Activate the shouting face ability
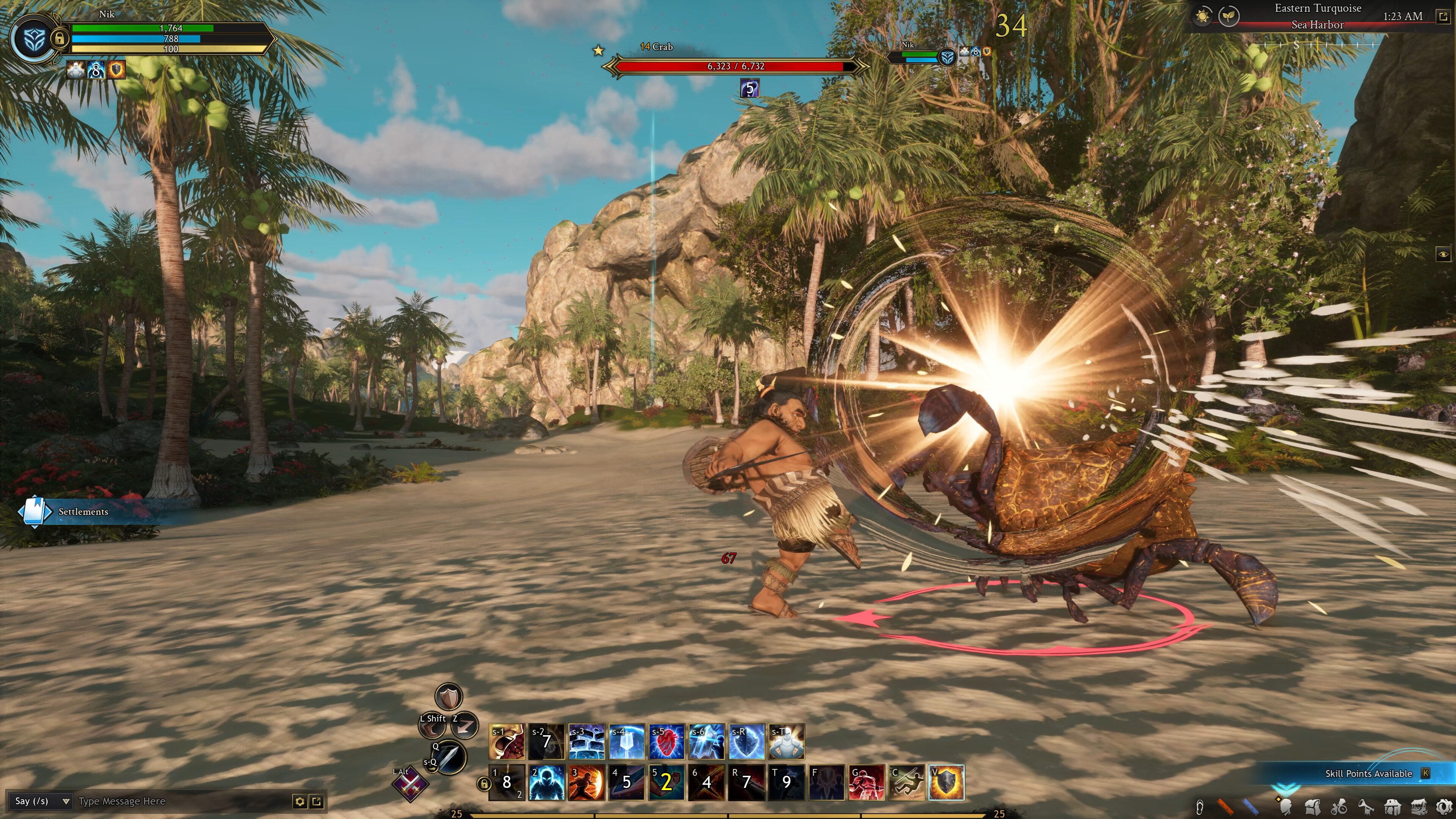Image resolution: width=1456 pixels, height=819 pixels. tap(506, 741)
